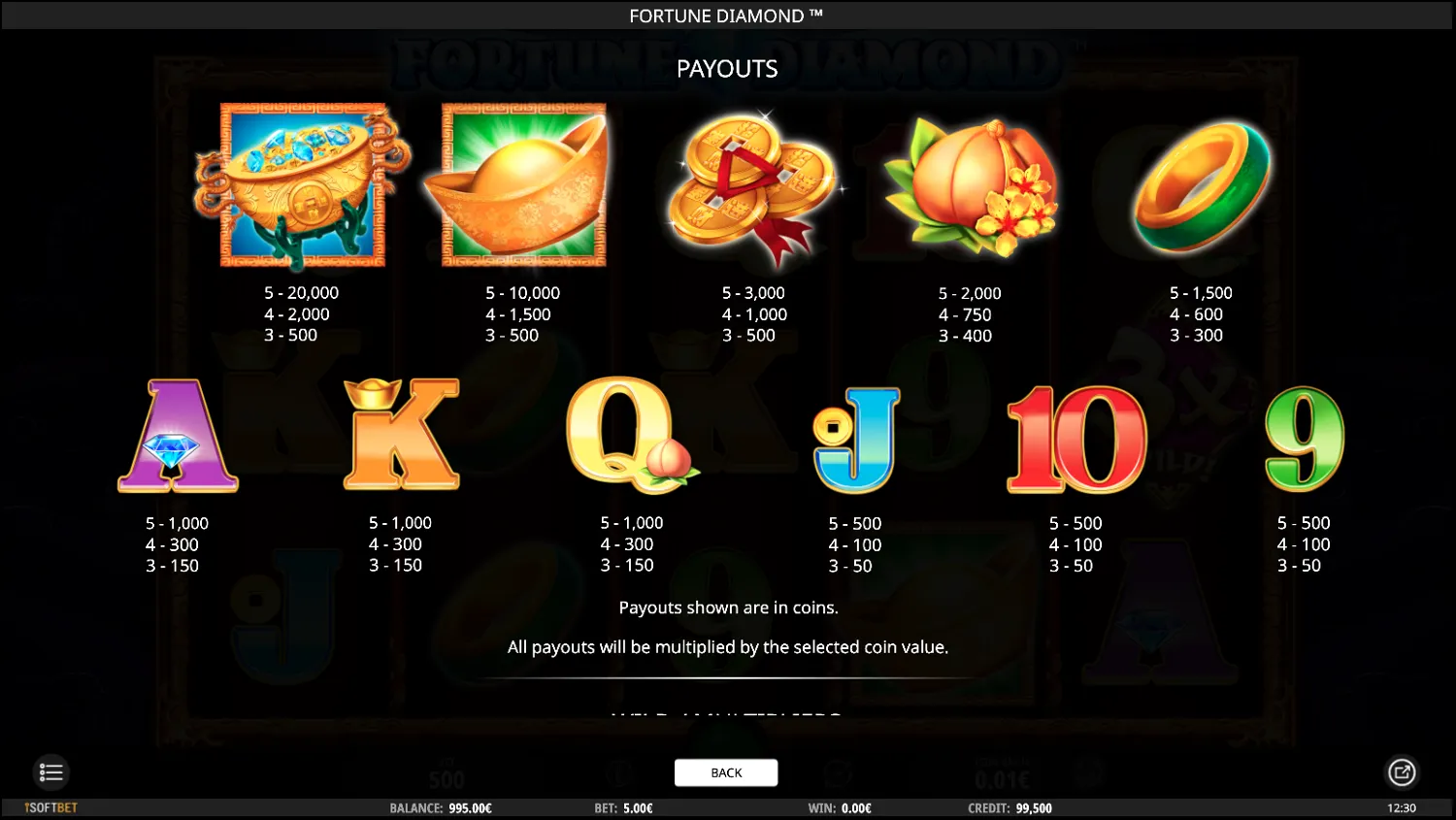The height and width of the screenshot is (820, 1456).
Task: Click the FORTUNE DIAMOND title bar
Action: [726, 16]
